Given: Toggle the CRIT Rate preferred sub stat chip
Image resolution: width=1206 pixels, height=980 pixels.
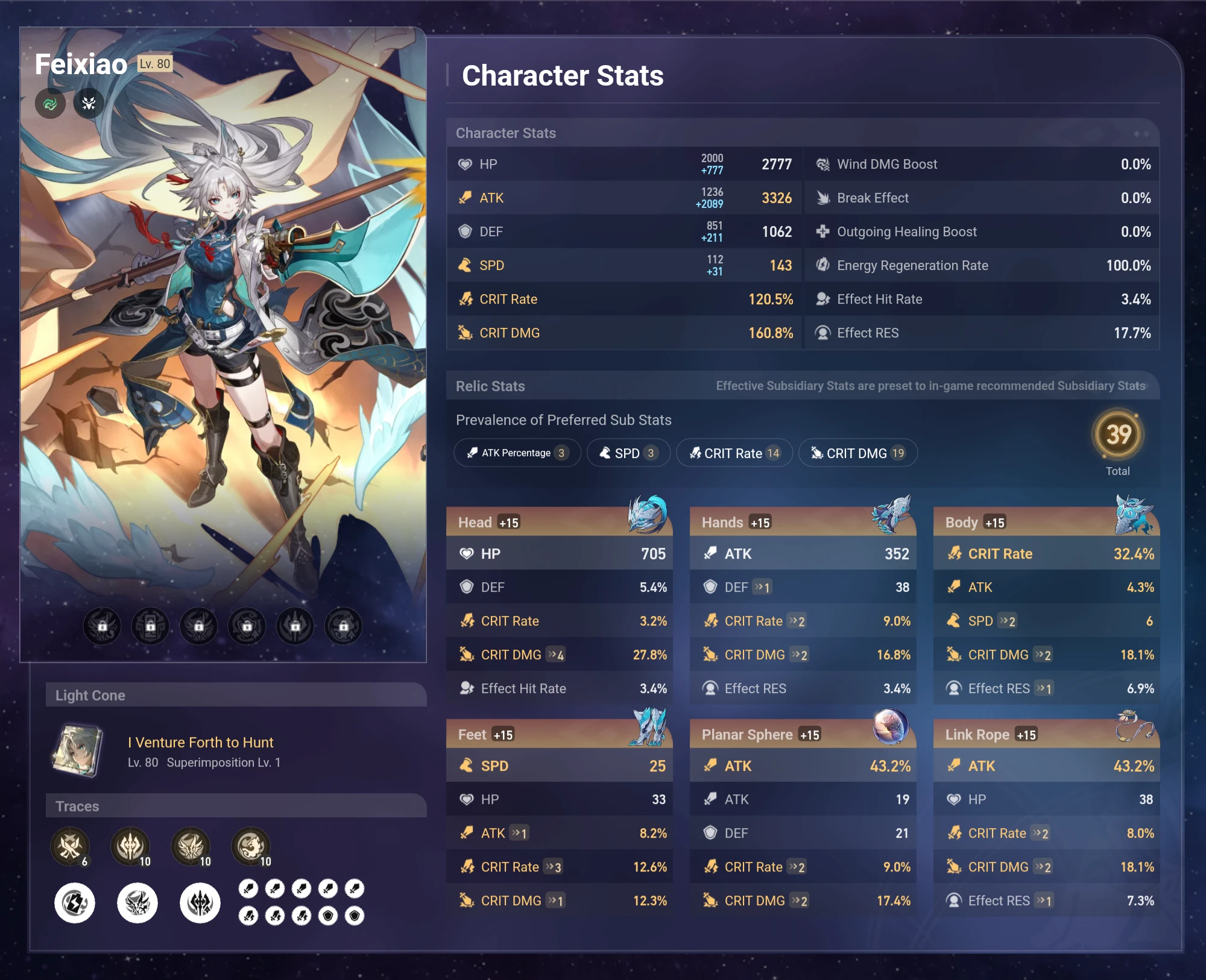Looking at the screenshot, I should [734, 453].
